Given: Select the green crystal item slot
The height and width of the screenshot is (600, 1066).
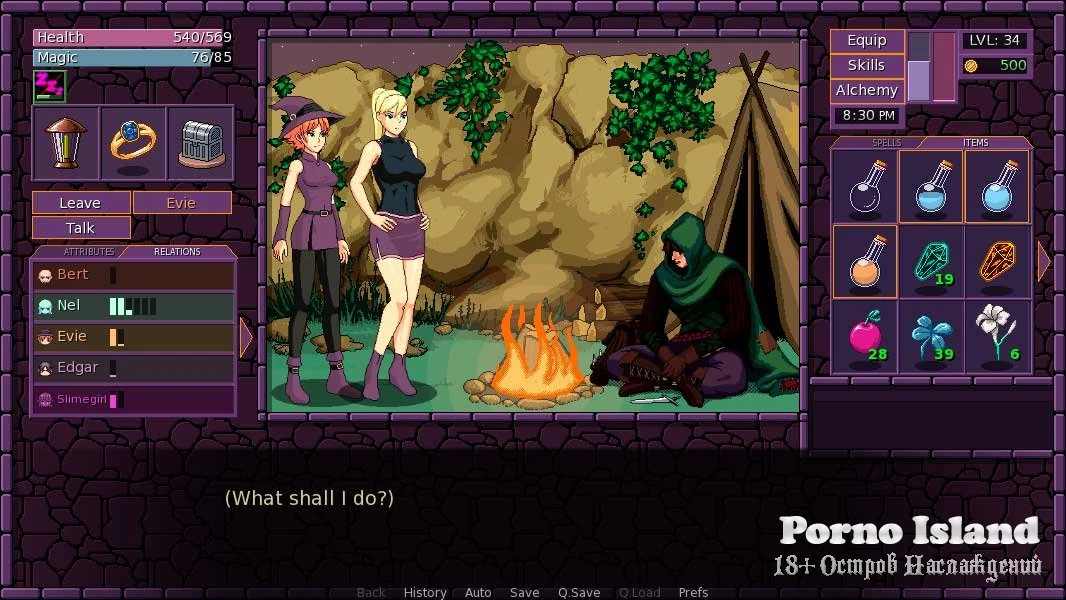Looking at the screenshot, I should point(931,261).
